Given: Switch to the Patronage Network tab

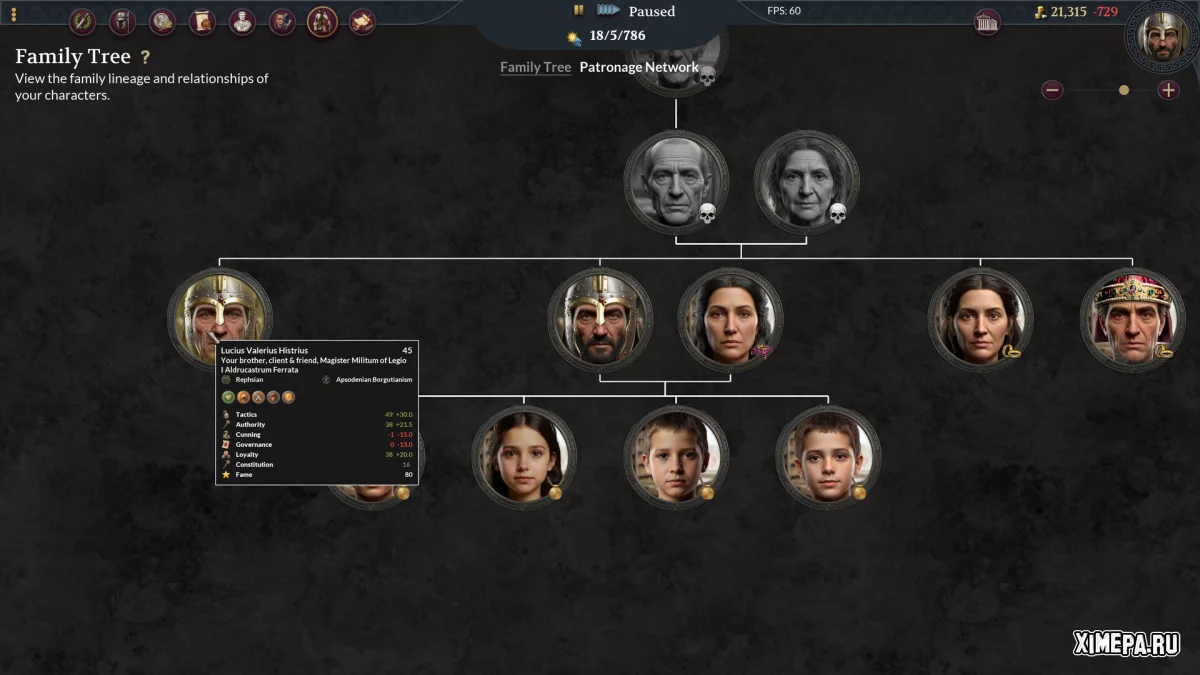Looking at the screenshot, I should pos(638,67).
